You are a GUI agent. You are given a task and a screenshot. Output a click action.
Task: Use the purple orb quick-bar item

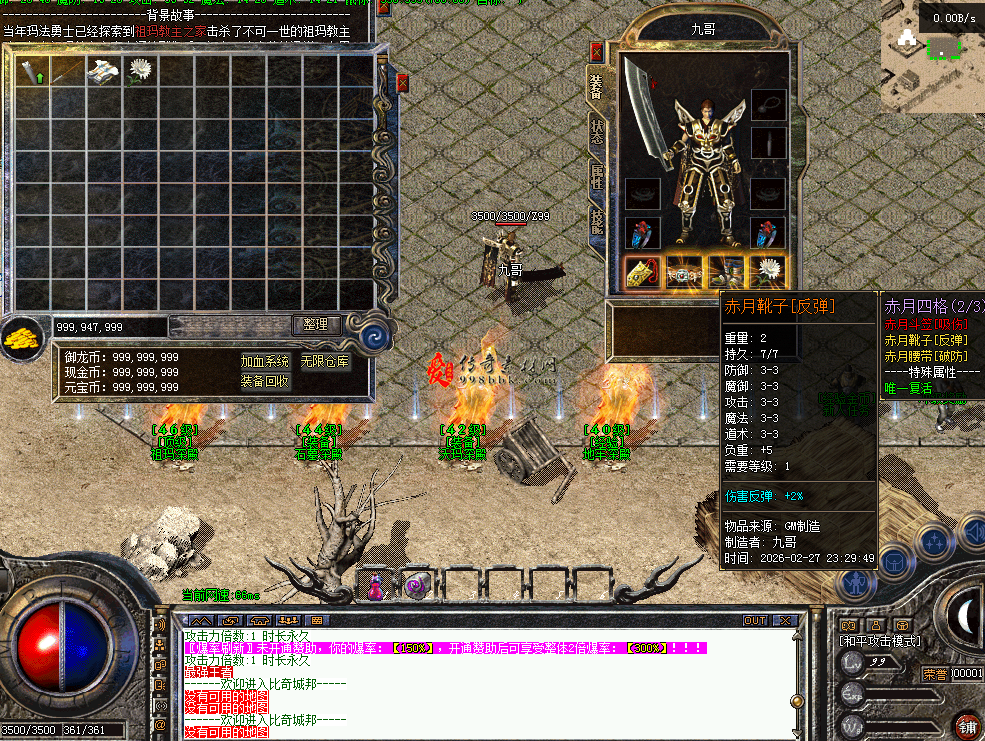415,587
